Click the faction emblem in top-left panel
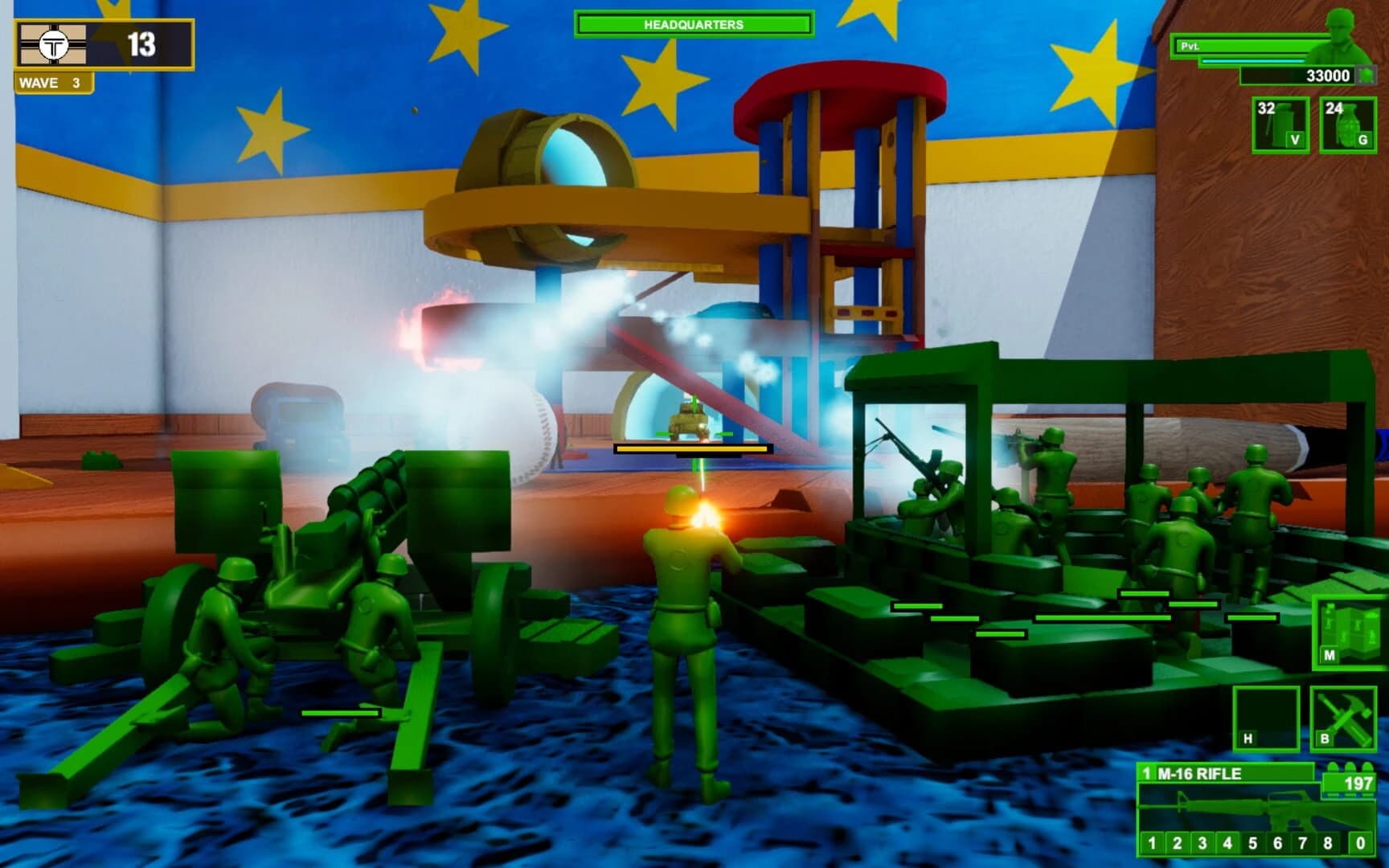Viewport: 1389px width, 868px height. click(x=51, y=44)
